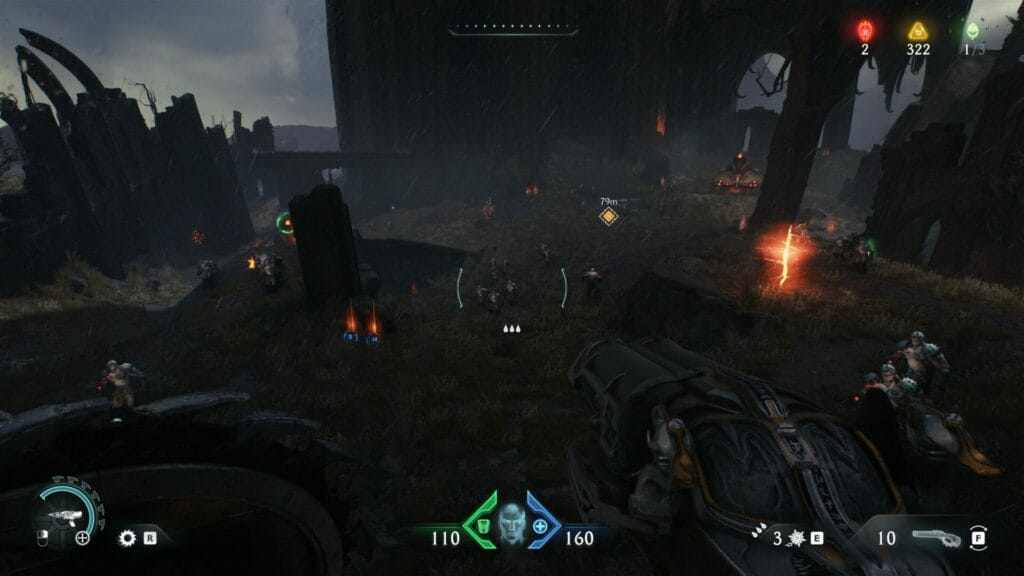This screenshot has height=576, width=1024.
Task: Select the spiked grenade ability icon
Action: click(795, 538)
